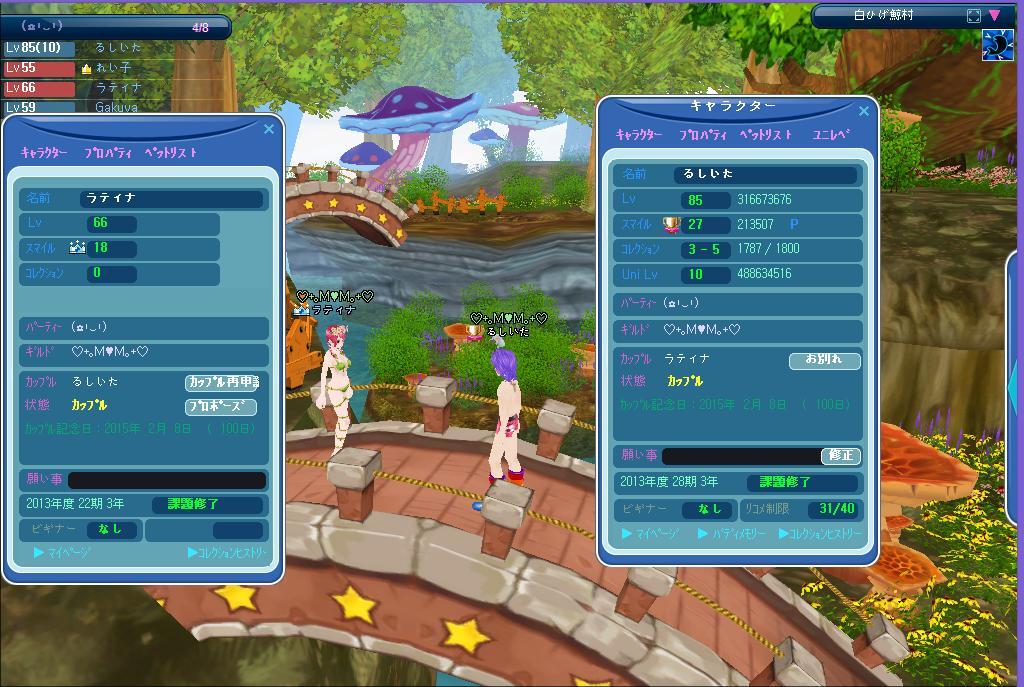Click the プロポーズ button

(x=221, y=407)
